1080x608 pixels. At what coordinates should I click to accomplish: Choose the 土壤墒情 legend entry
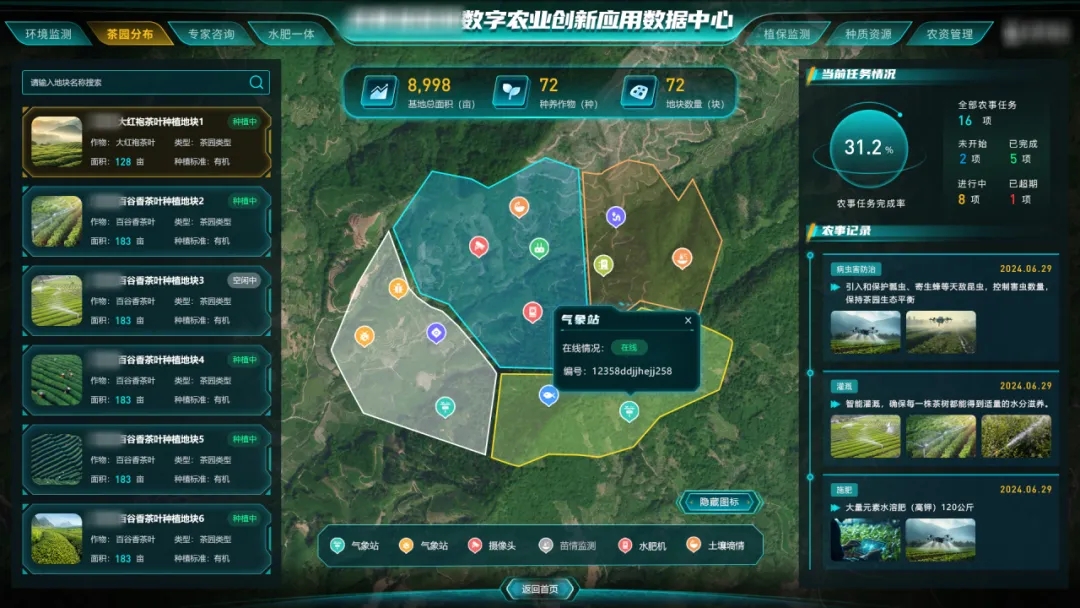pos(716,546)
